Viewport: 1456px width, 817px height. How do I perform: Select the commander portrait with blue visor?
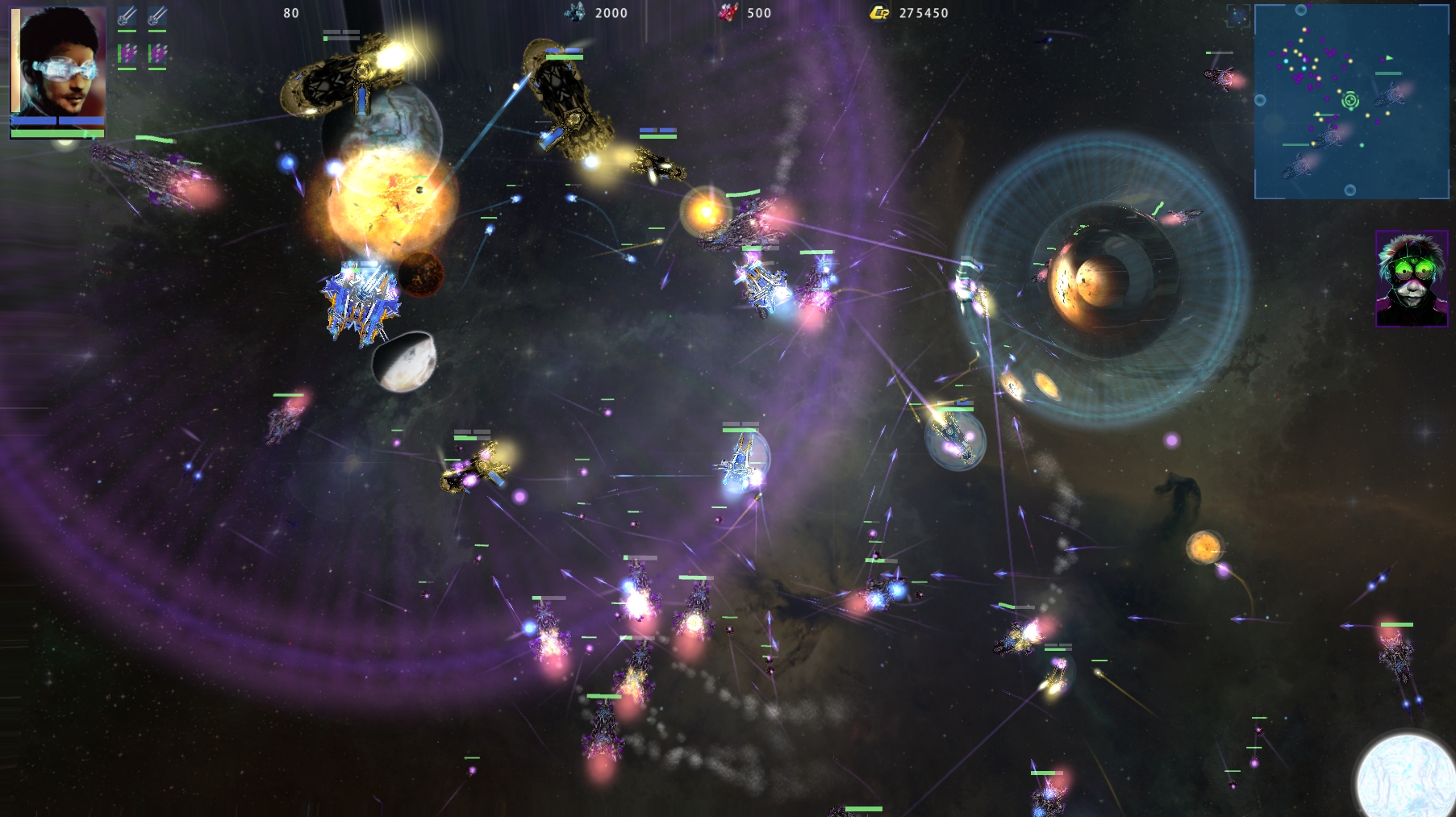tap(58, 62)
